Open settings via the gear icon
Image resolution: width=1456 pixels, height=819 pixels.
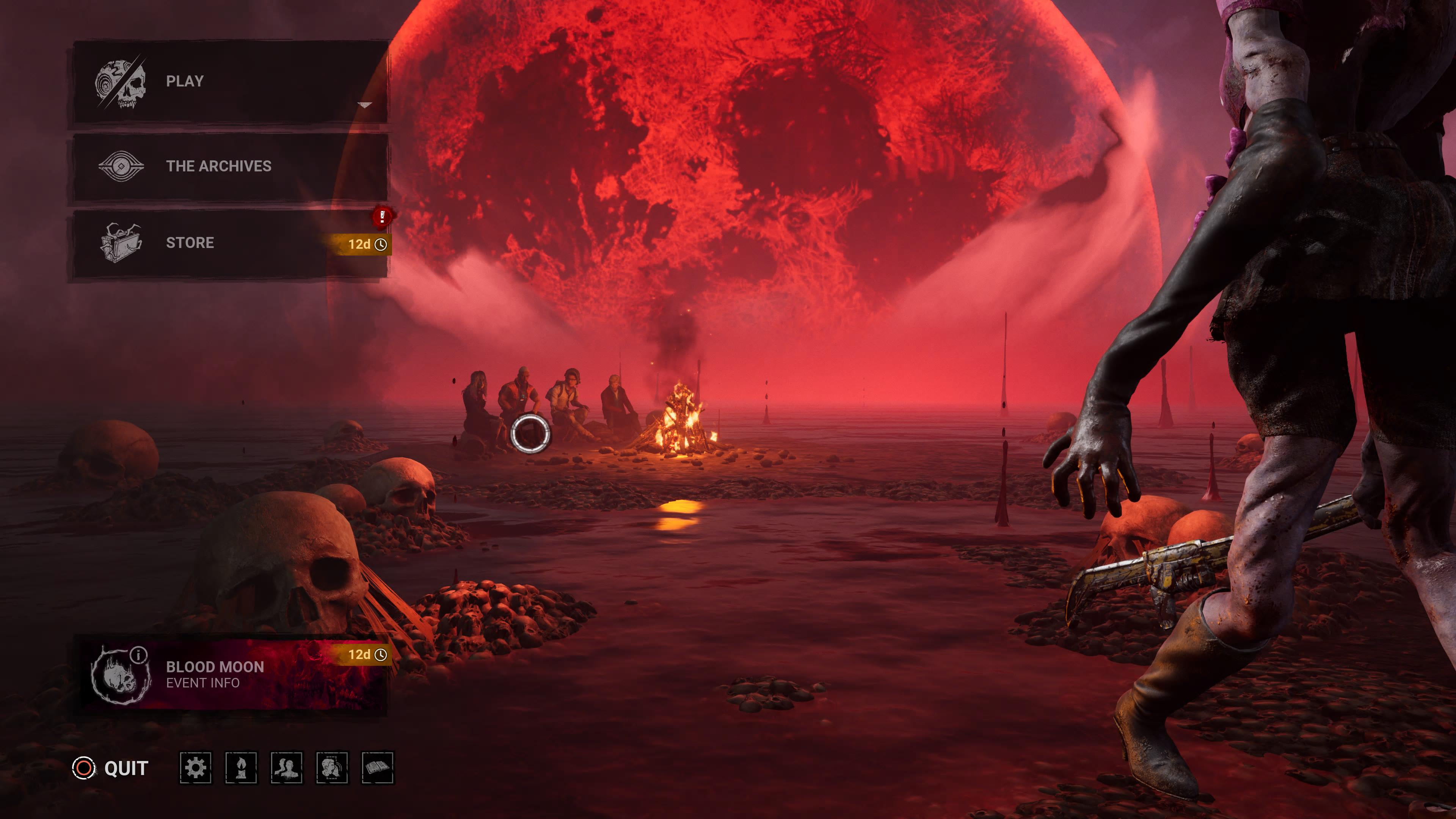coord(196,767)
